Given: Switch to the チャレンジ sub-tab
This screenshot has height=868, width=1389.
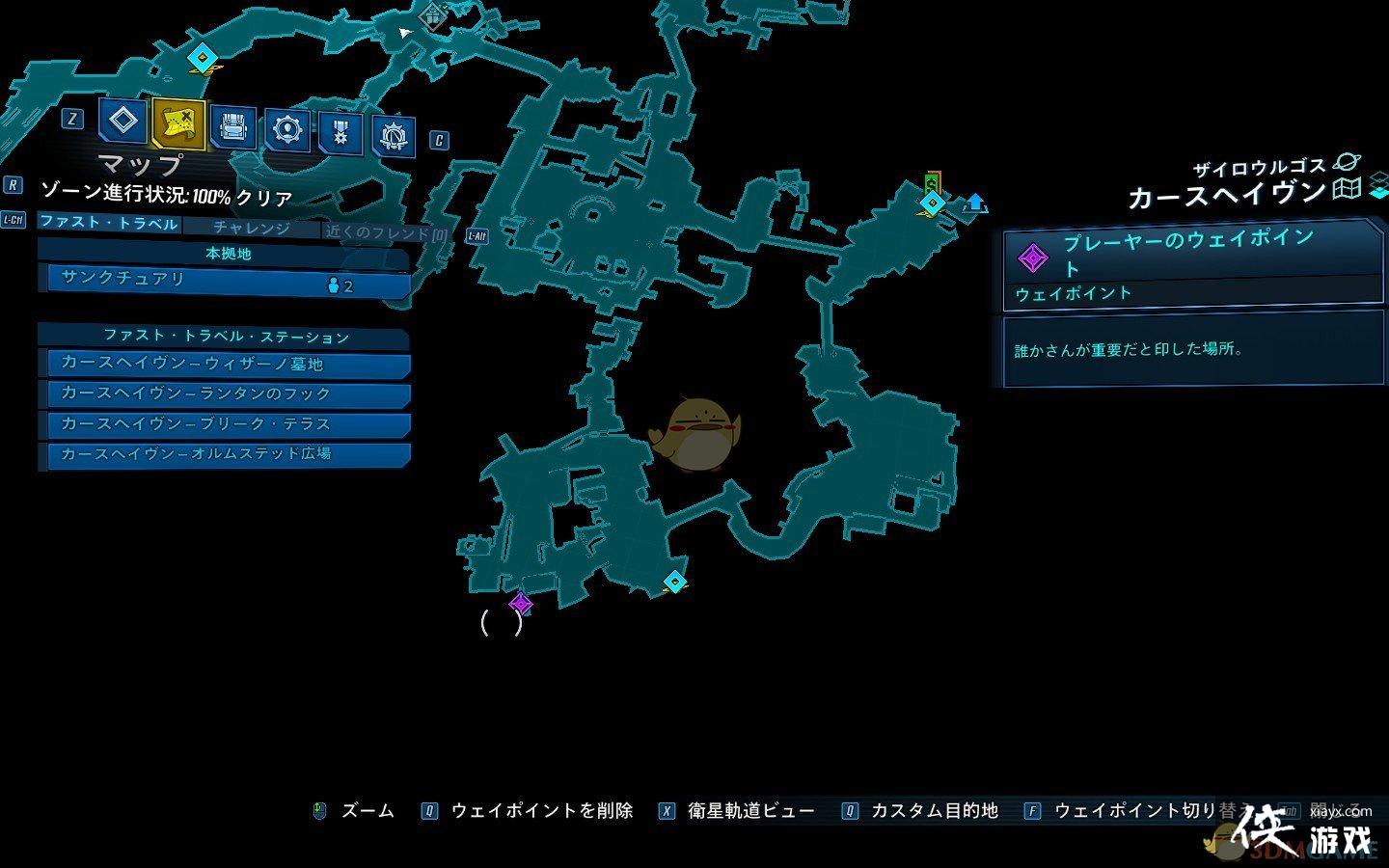Looking at the screenshot, I should point(251,228).
